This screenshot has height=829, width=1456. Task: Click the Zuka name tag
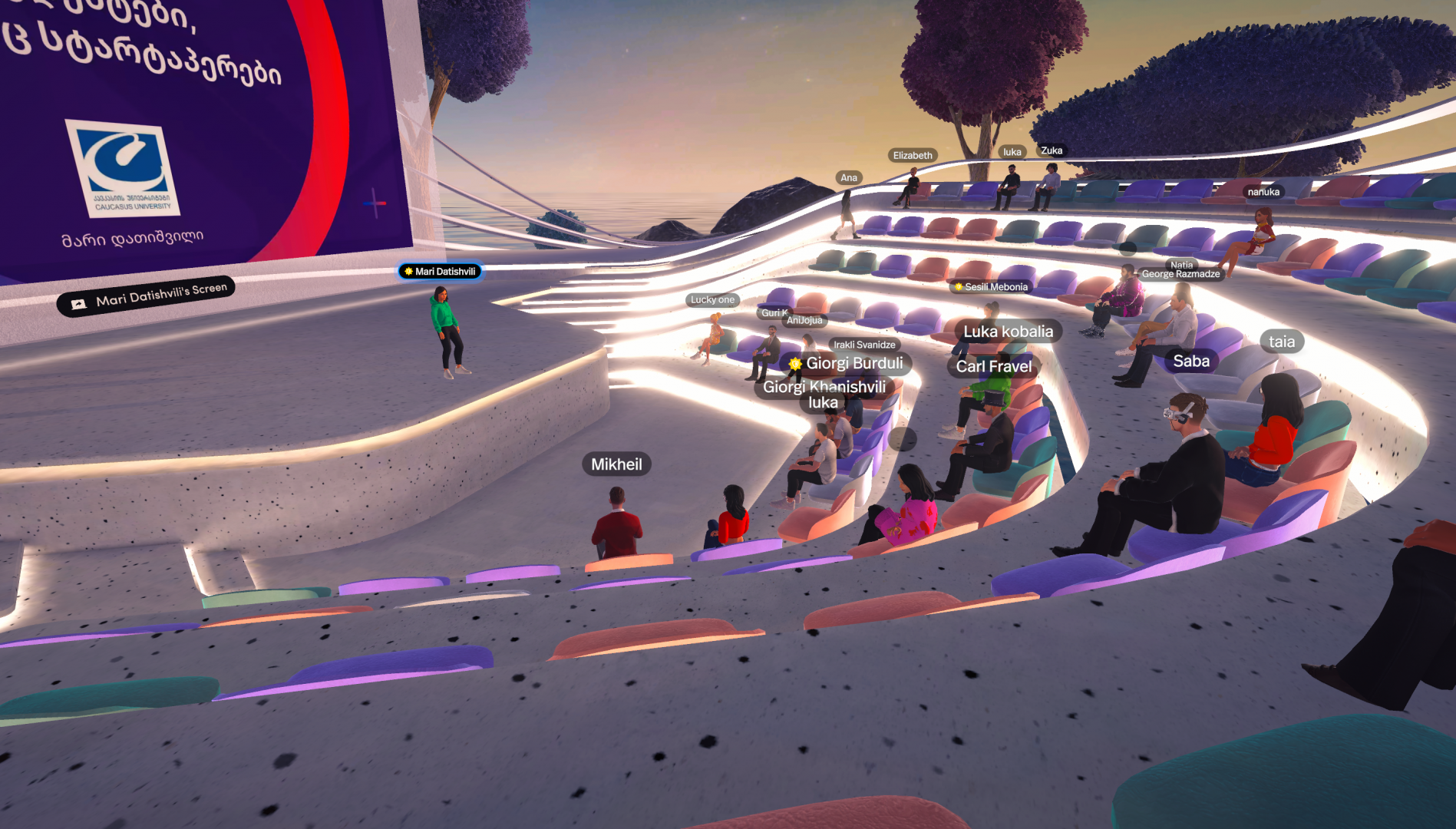tap(1052, 151)
